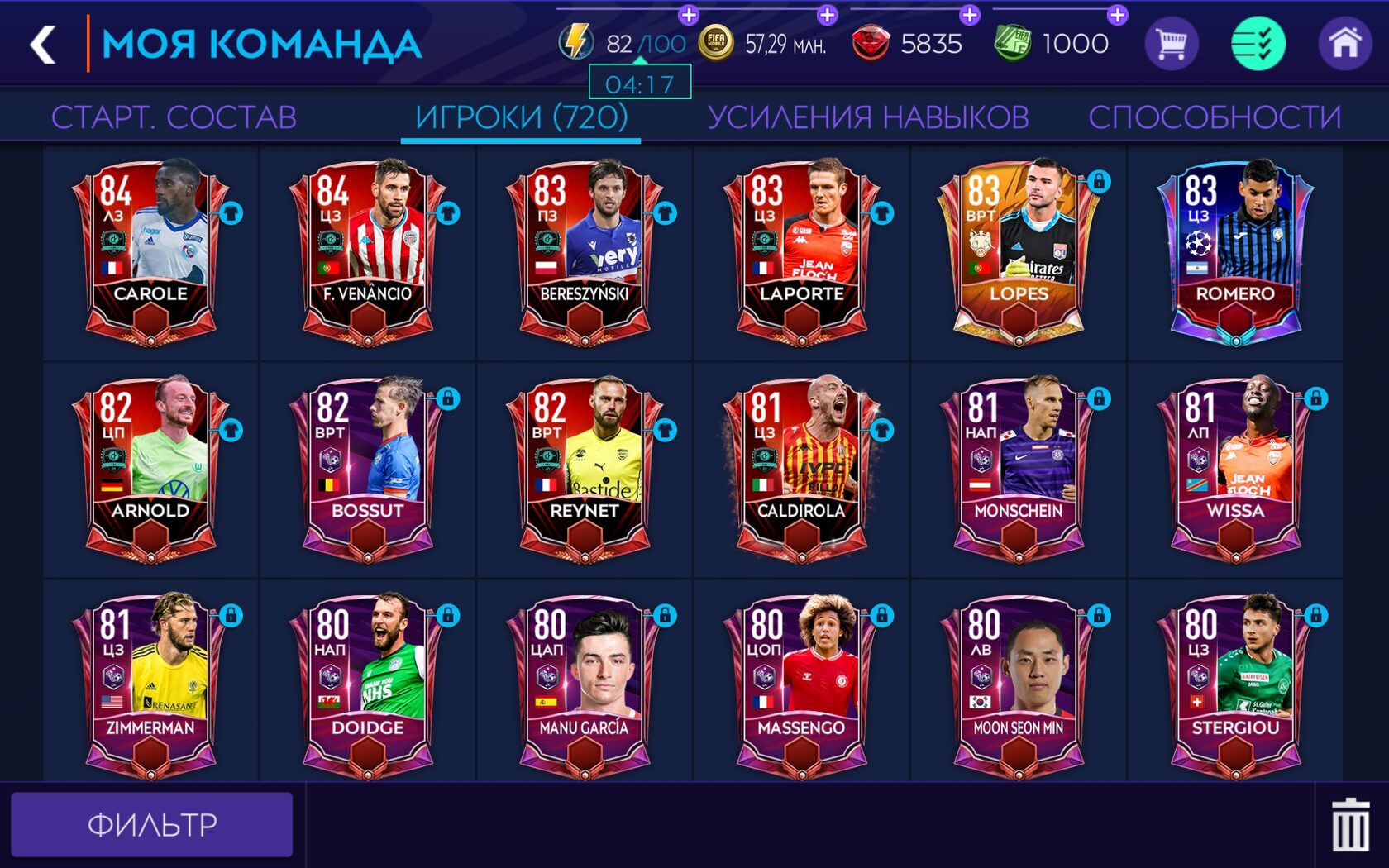
Task: Open the green checklist tasks icon
Action: click(1258, 43)
